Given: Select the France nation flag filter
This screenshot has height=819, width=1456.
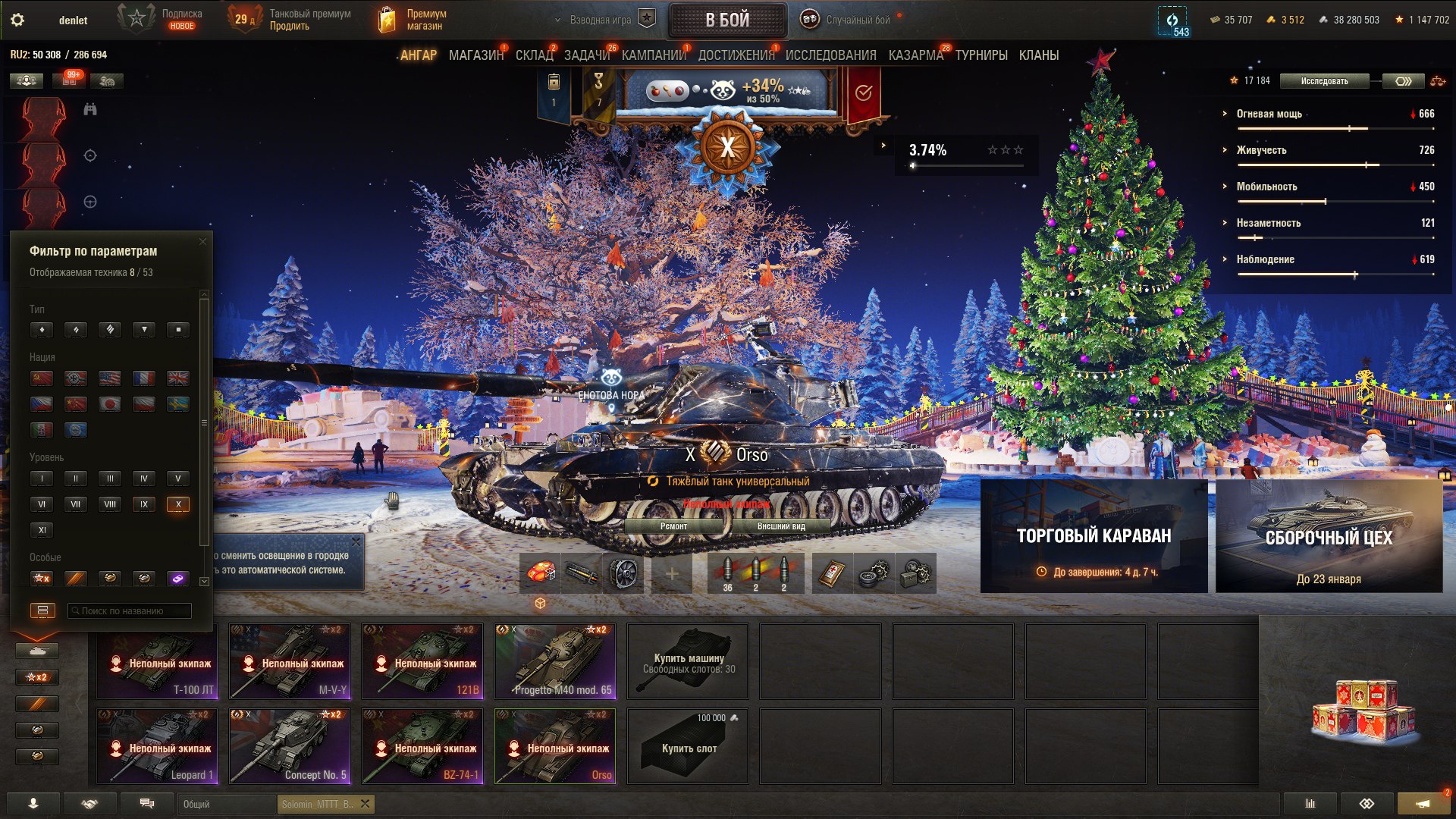Looking at the screenshot, I should coord(144,378).
